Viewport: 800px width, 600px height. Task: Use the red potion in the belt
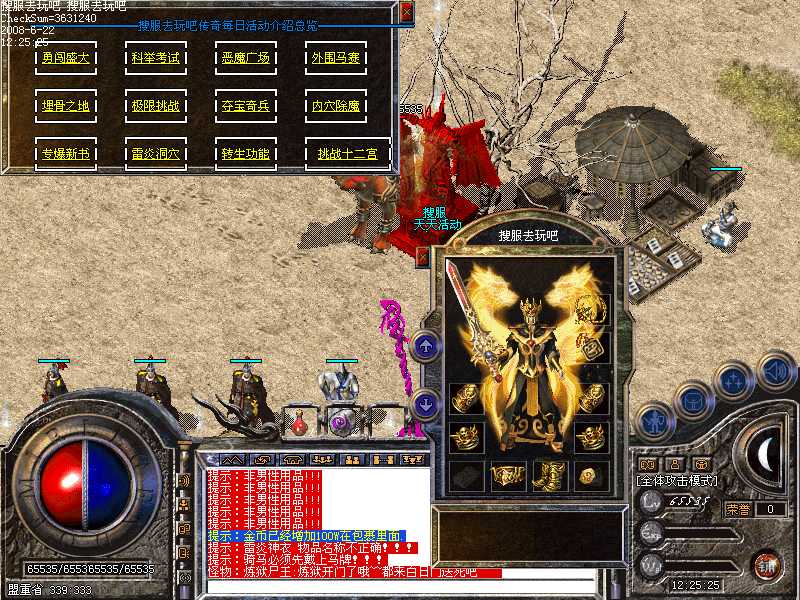[x=299, y=425]
